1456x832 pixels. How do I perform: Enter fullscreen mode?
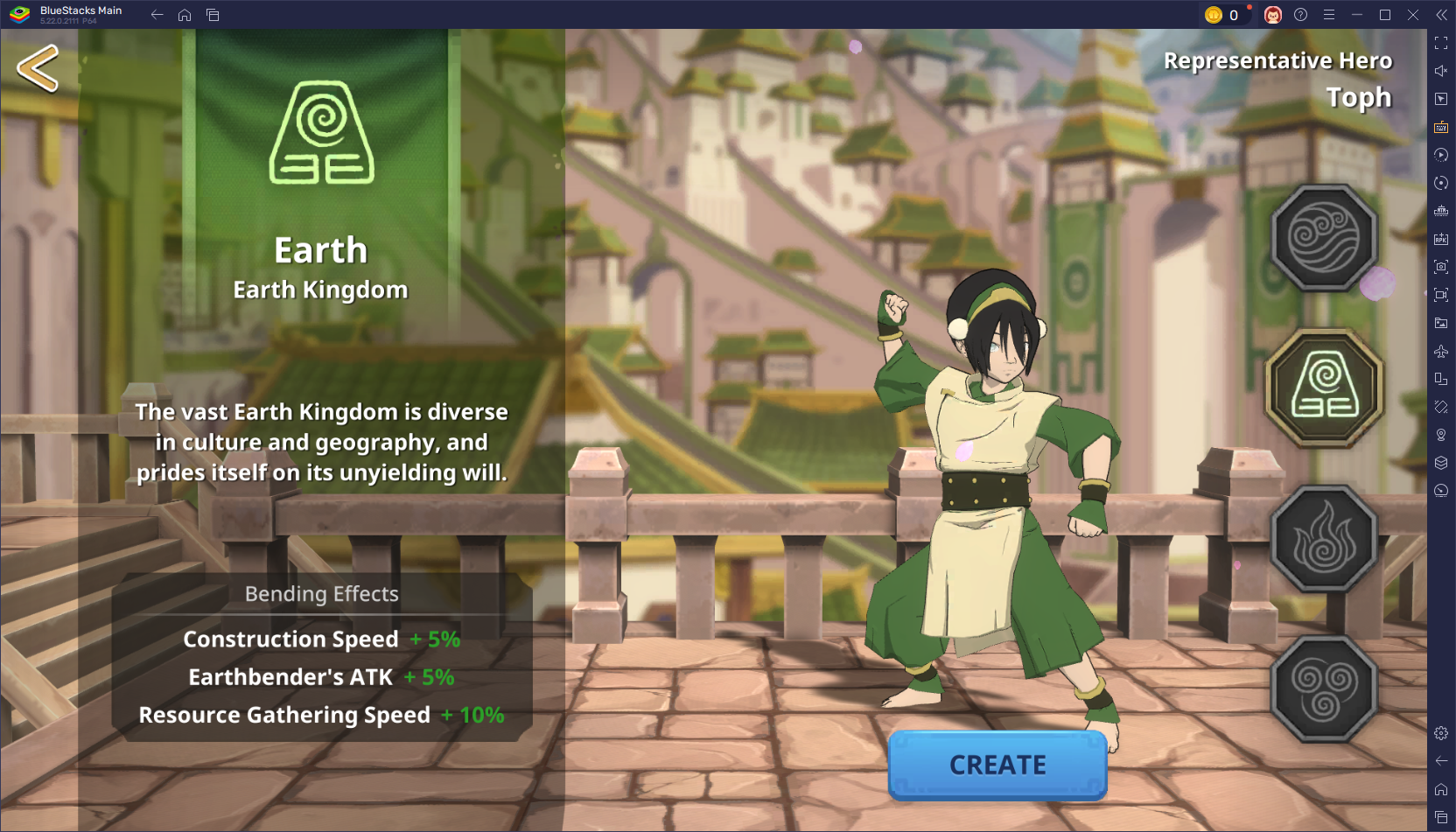point(1440,41)
